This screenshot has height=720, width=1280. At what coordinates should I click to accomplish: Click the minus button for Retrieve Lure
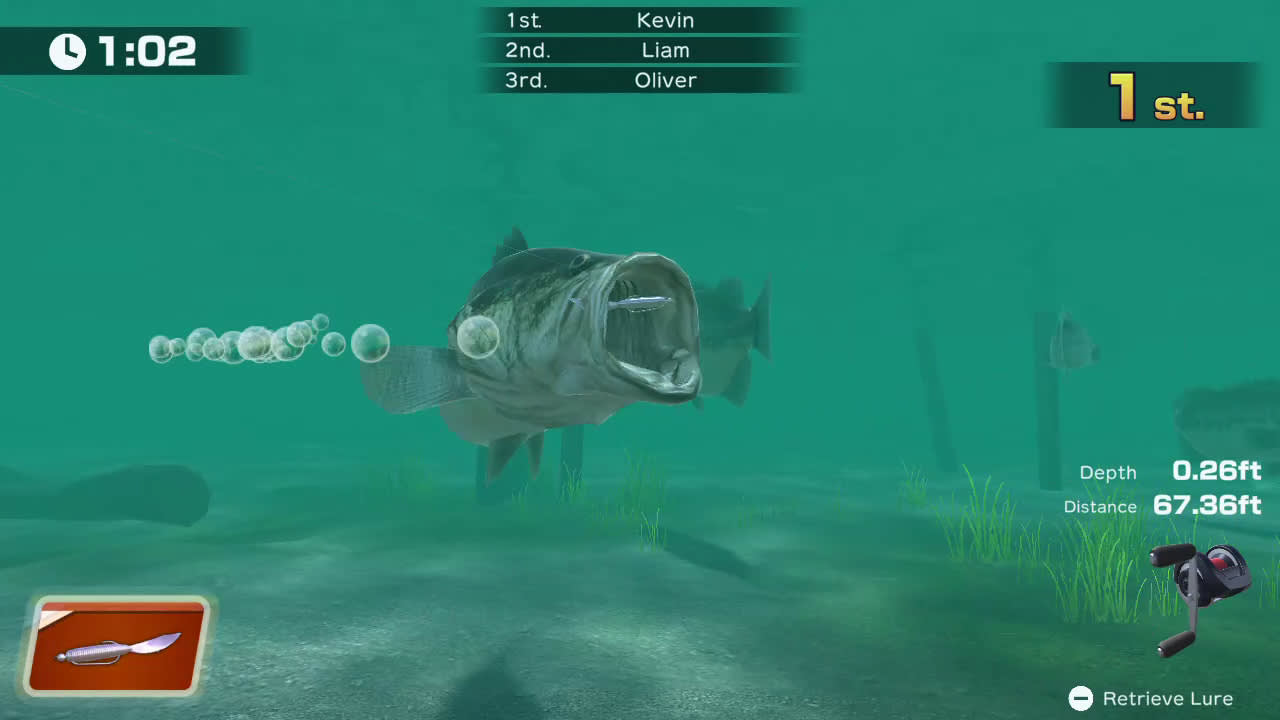(x=1083, y=697)
